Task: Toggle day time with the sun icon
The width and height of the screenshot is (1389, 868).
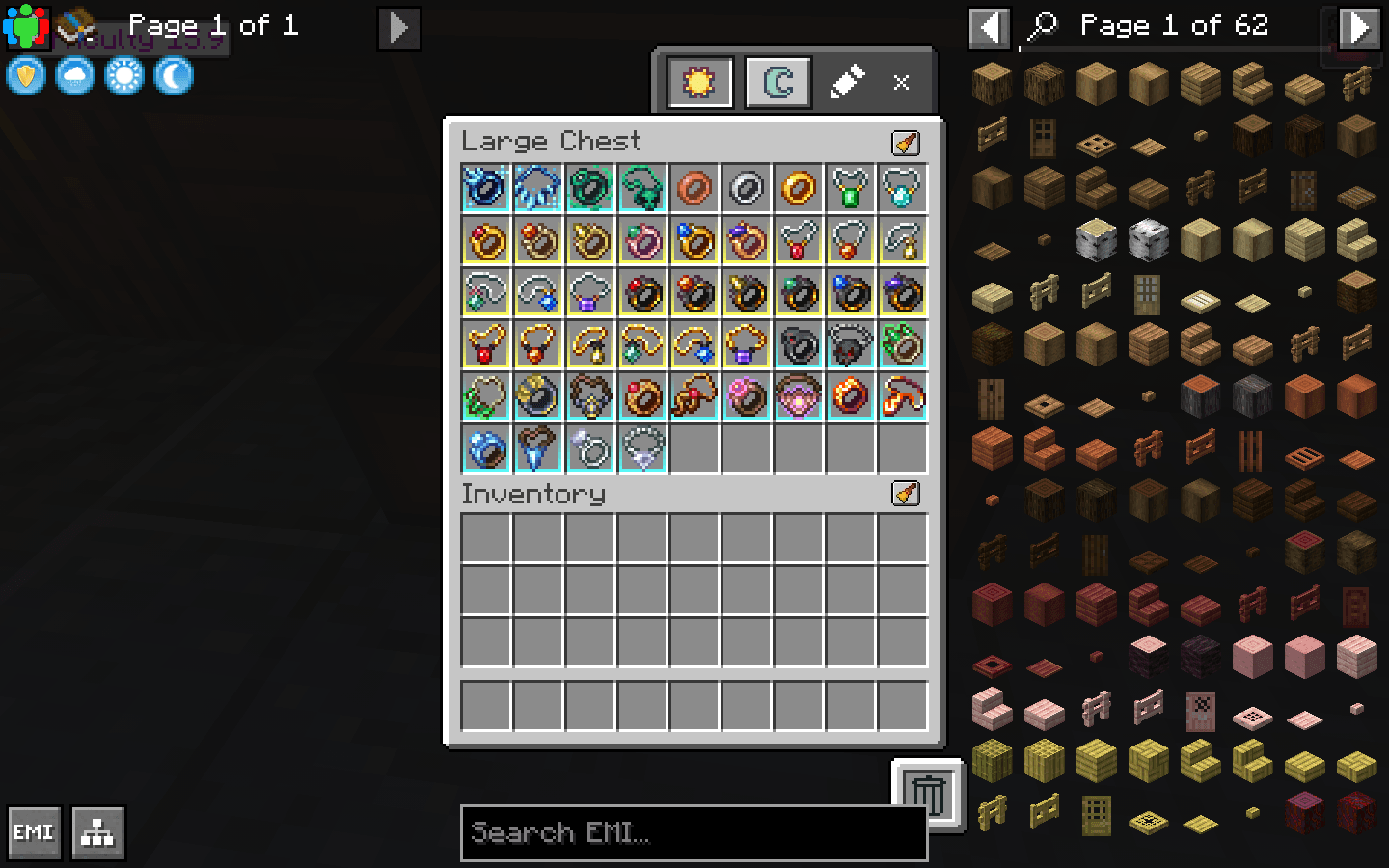Action: click(x=124, y=75)
